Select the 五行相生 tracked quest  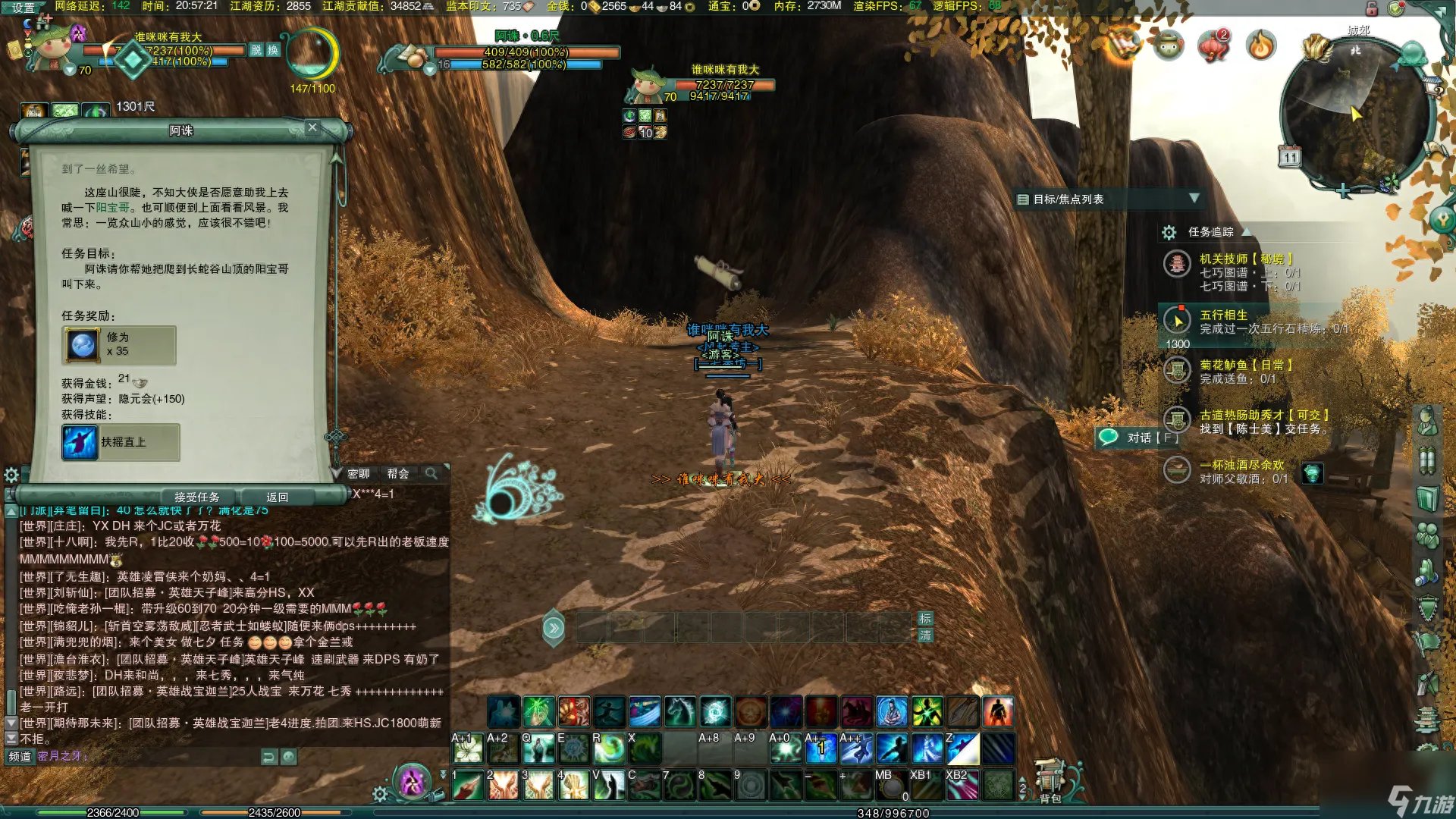(x=1223, y=315)
